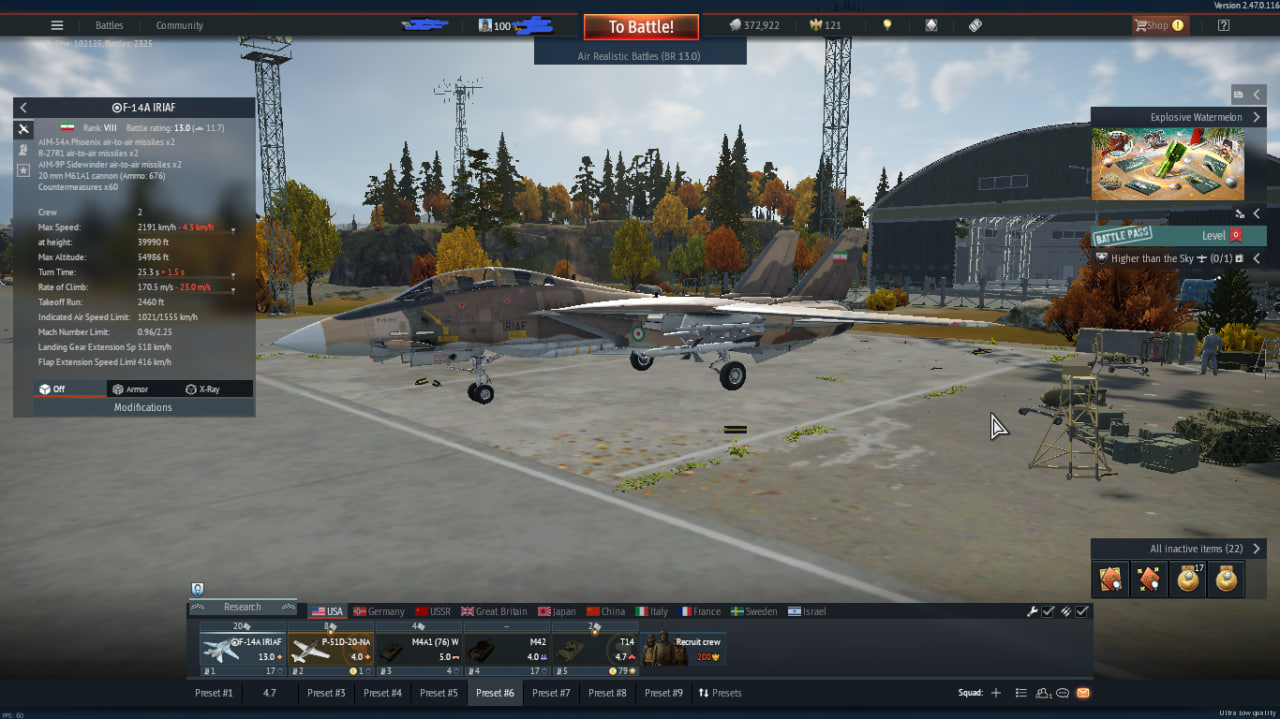Open the Presets manager
Viewport: 1280px width, 719px height.
click(x=720, y=693)
